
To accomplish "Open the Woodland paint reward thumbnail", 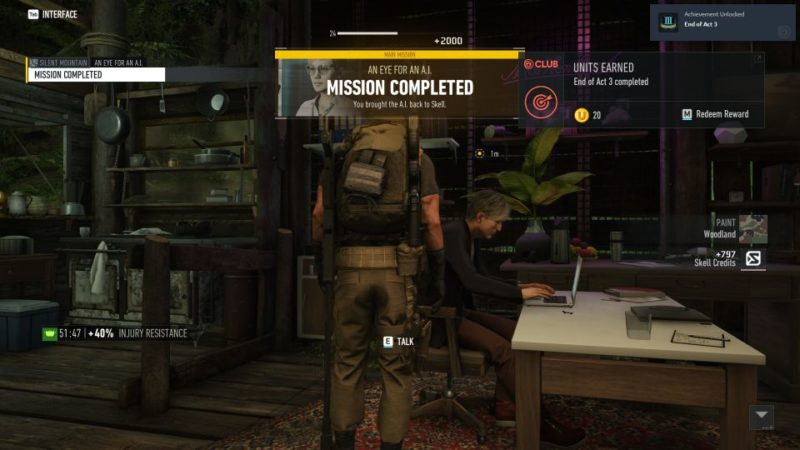I will click(753, 228).
